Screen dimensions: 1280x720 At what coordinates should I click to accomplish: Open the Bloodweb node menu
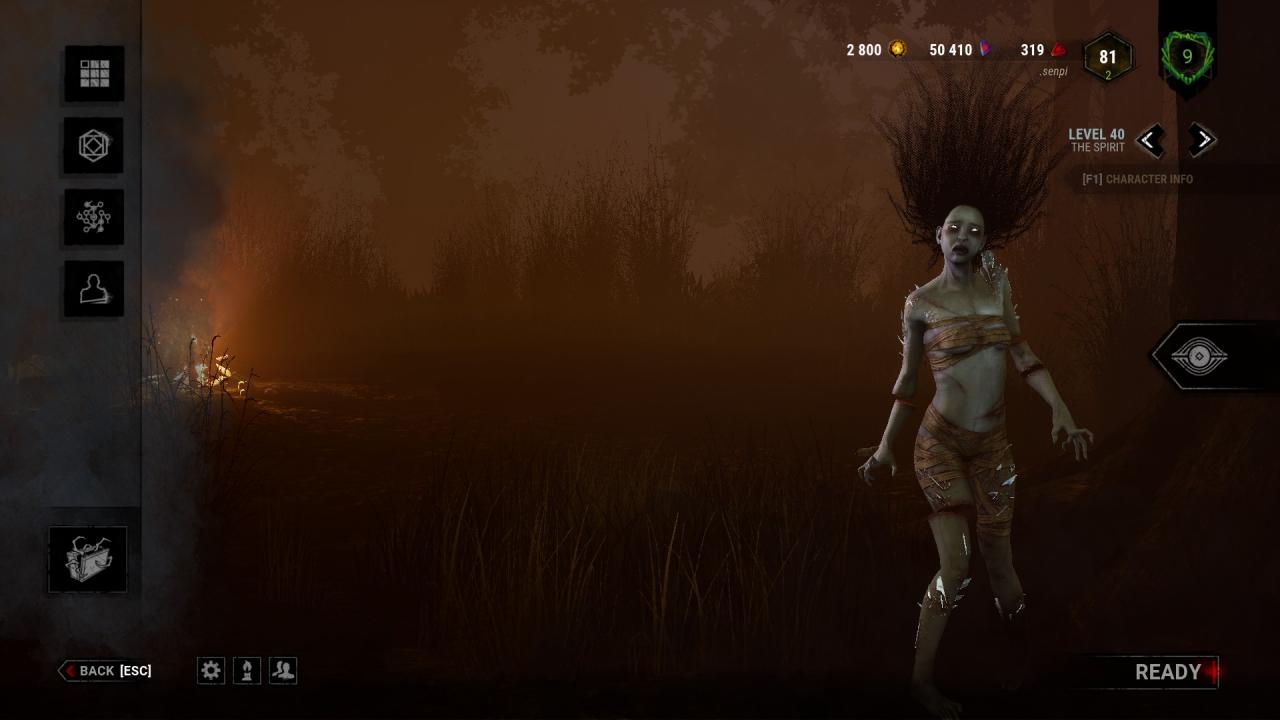[x=95, y=217]
